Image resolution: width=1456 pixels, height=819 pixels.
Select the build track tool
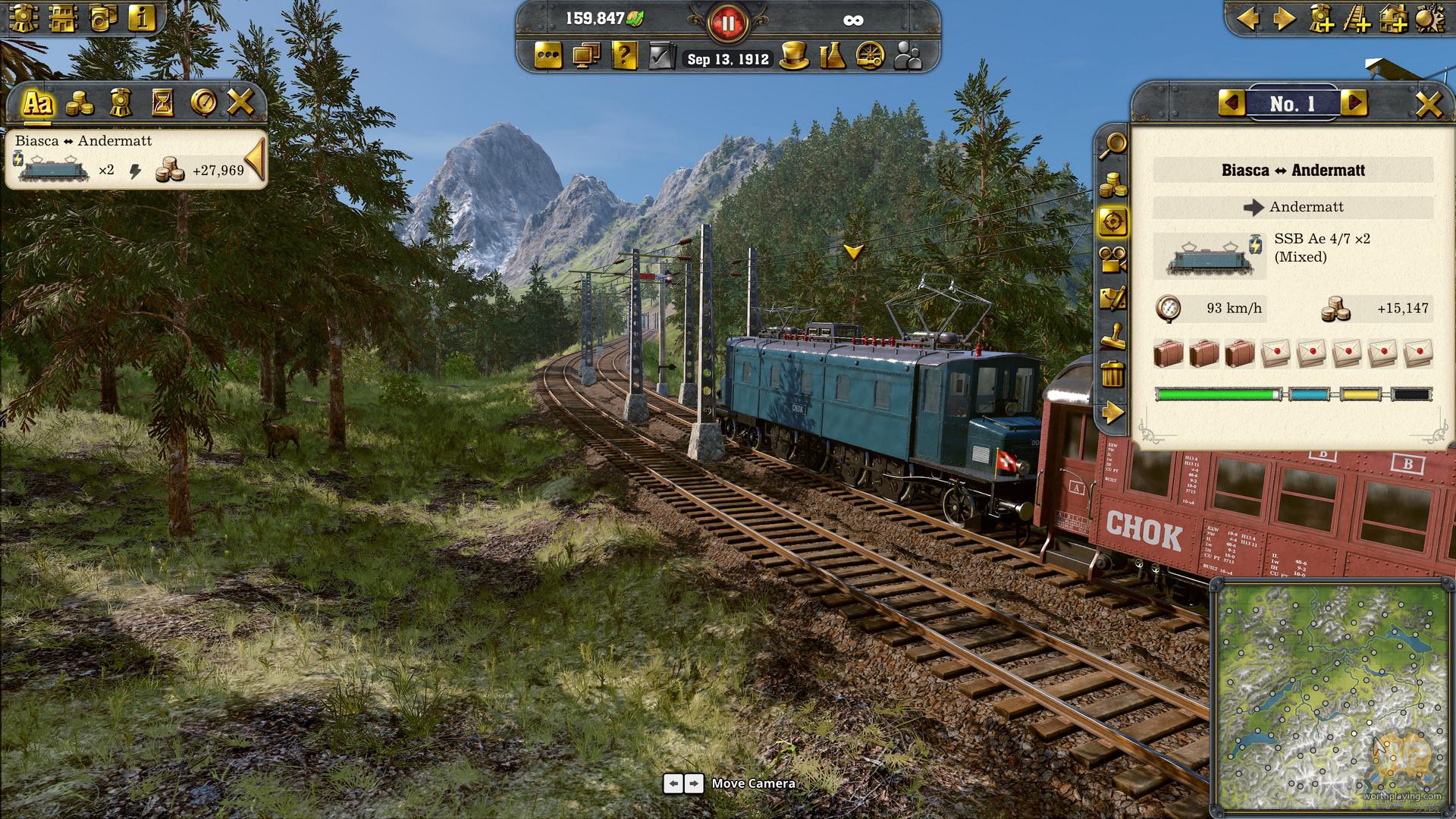pyautogui.click(x=1358, y=19)
